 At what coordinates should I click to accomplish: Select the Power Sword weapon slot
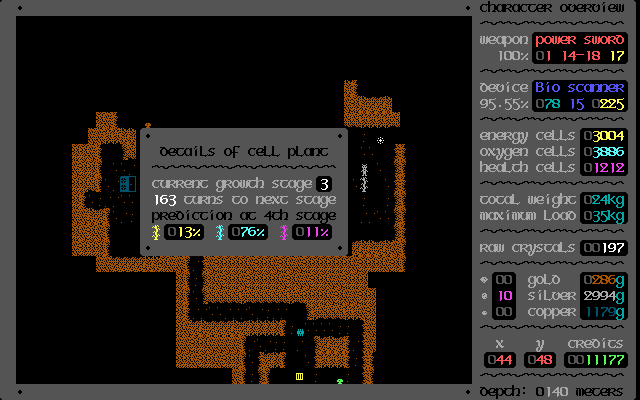[579, 40]
